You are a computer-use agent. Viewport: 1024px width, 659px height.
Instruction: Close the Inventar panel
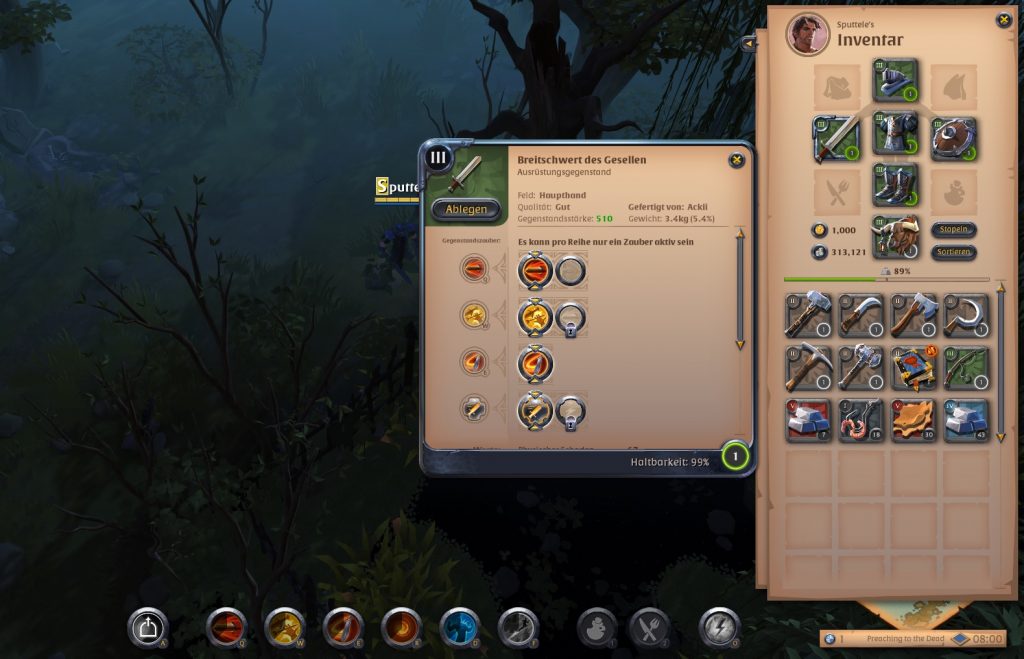pyautogui.click(x=1003, y=20)
